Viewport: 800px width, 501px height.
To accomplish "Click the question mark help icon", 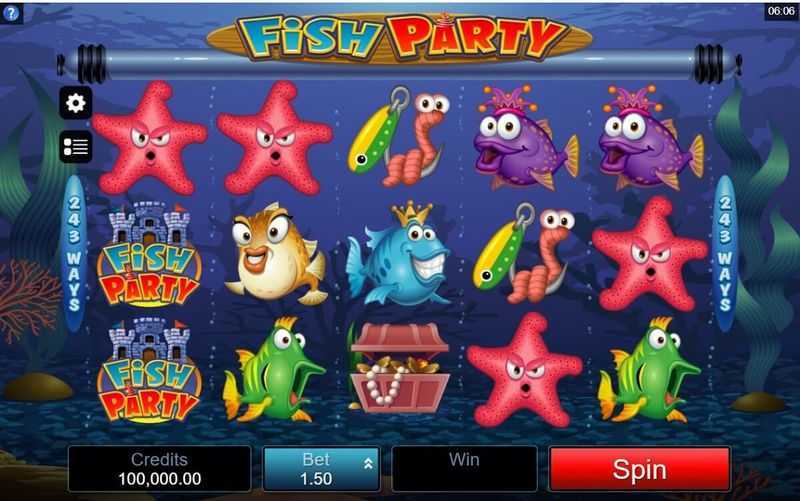I will point(10,10).
